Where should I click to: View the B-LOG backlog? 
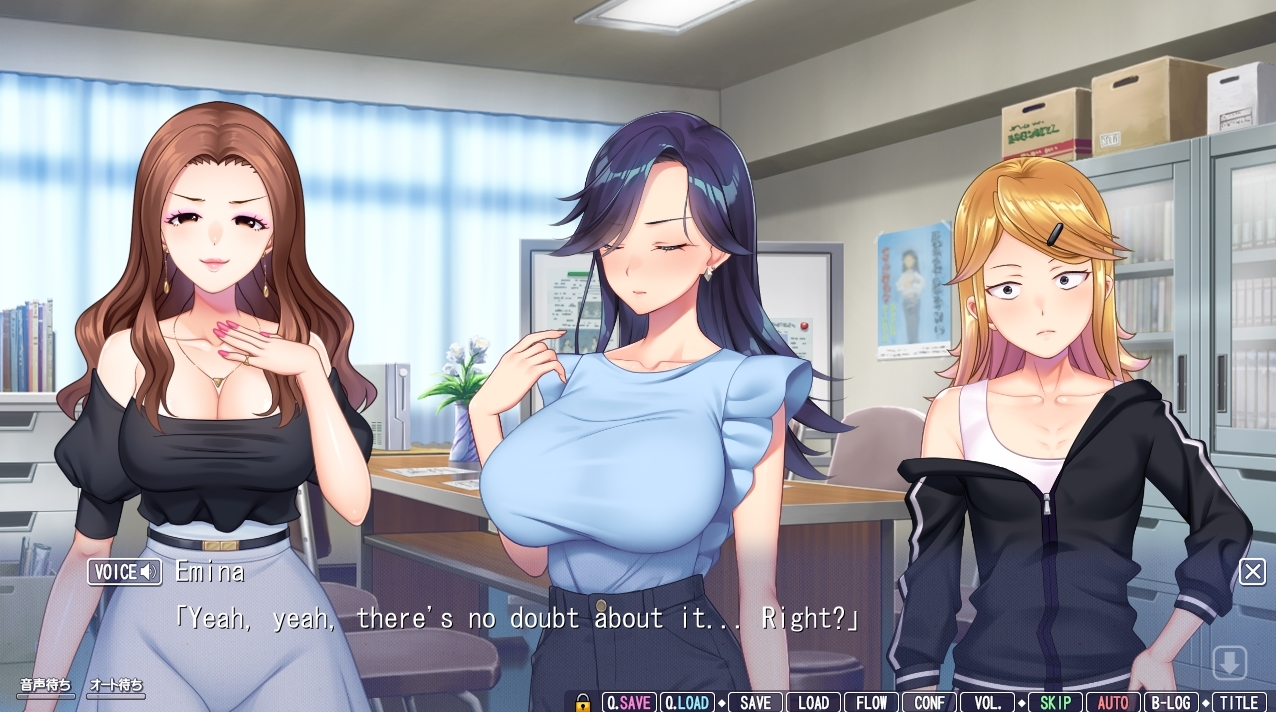pos(1171,702)
